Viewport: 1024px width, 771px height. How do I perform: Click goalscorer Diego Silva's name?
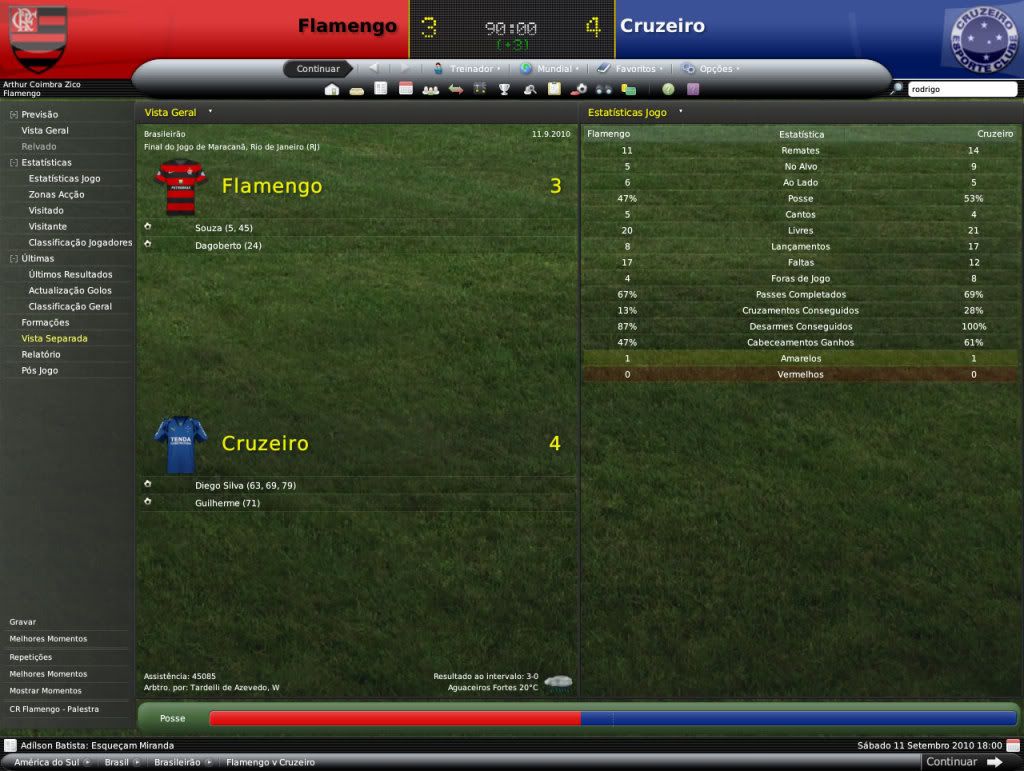pos(219,485)
